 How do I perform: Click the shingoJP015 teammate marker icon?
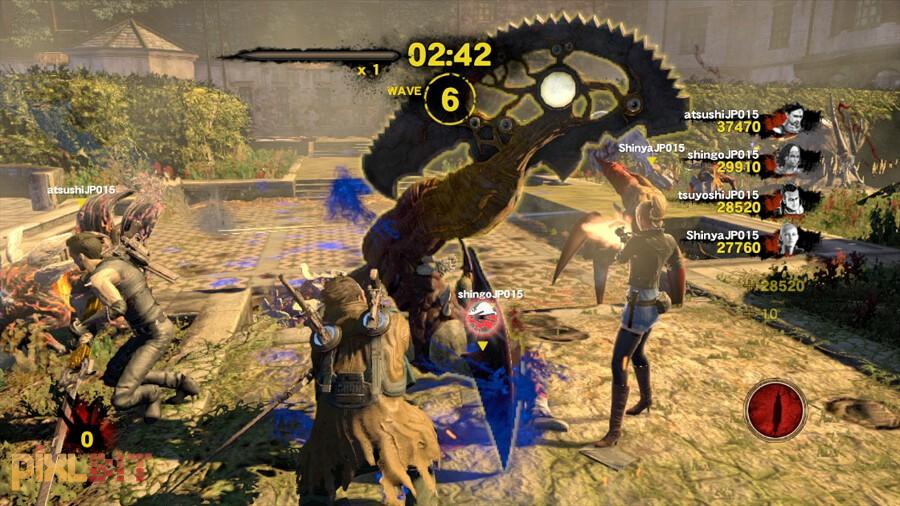click(481, 319)
